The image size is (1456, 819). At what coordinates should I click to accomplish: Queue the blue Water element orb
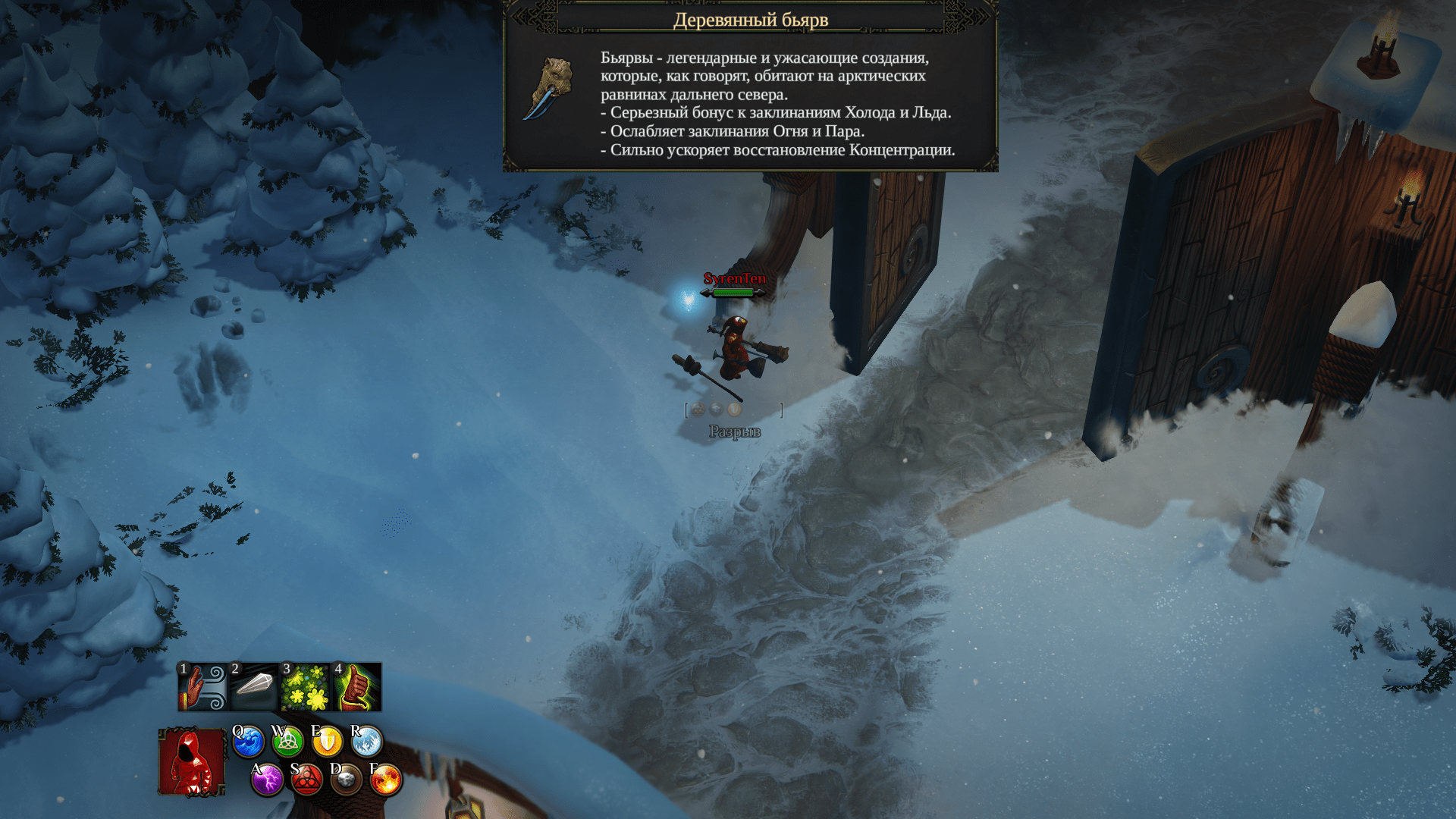(248, 742)
